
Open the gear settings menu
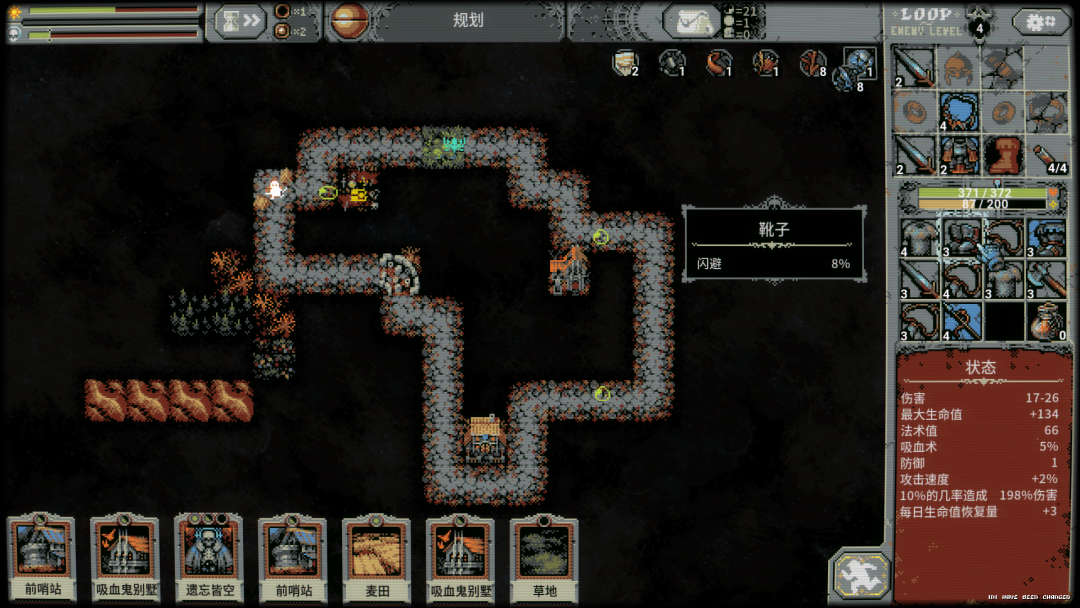coord(1040,21)
